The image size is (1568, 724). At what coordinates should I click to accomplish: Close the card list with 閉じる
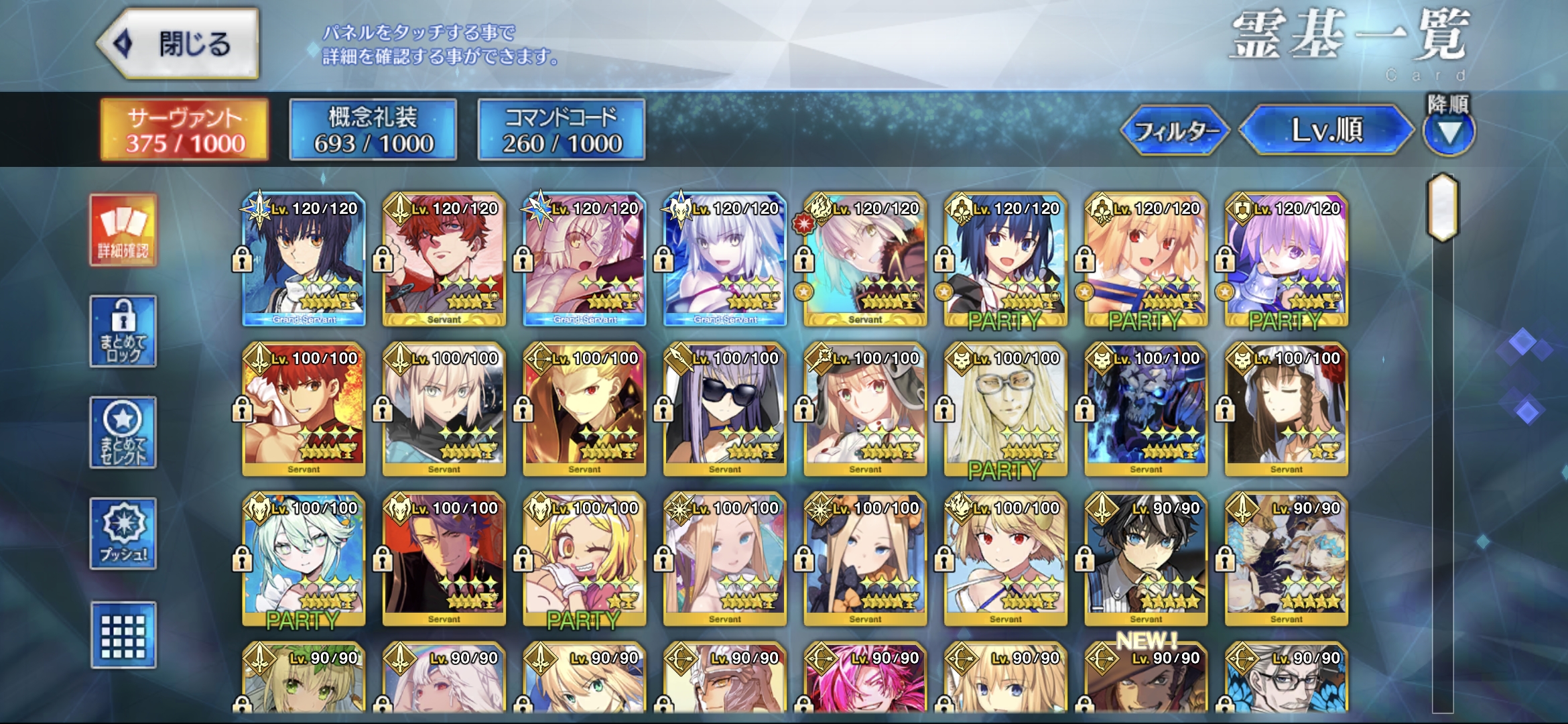(178, 44)
